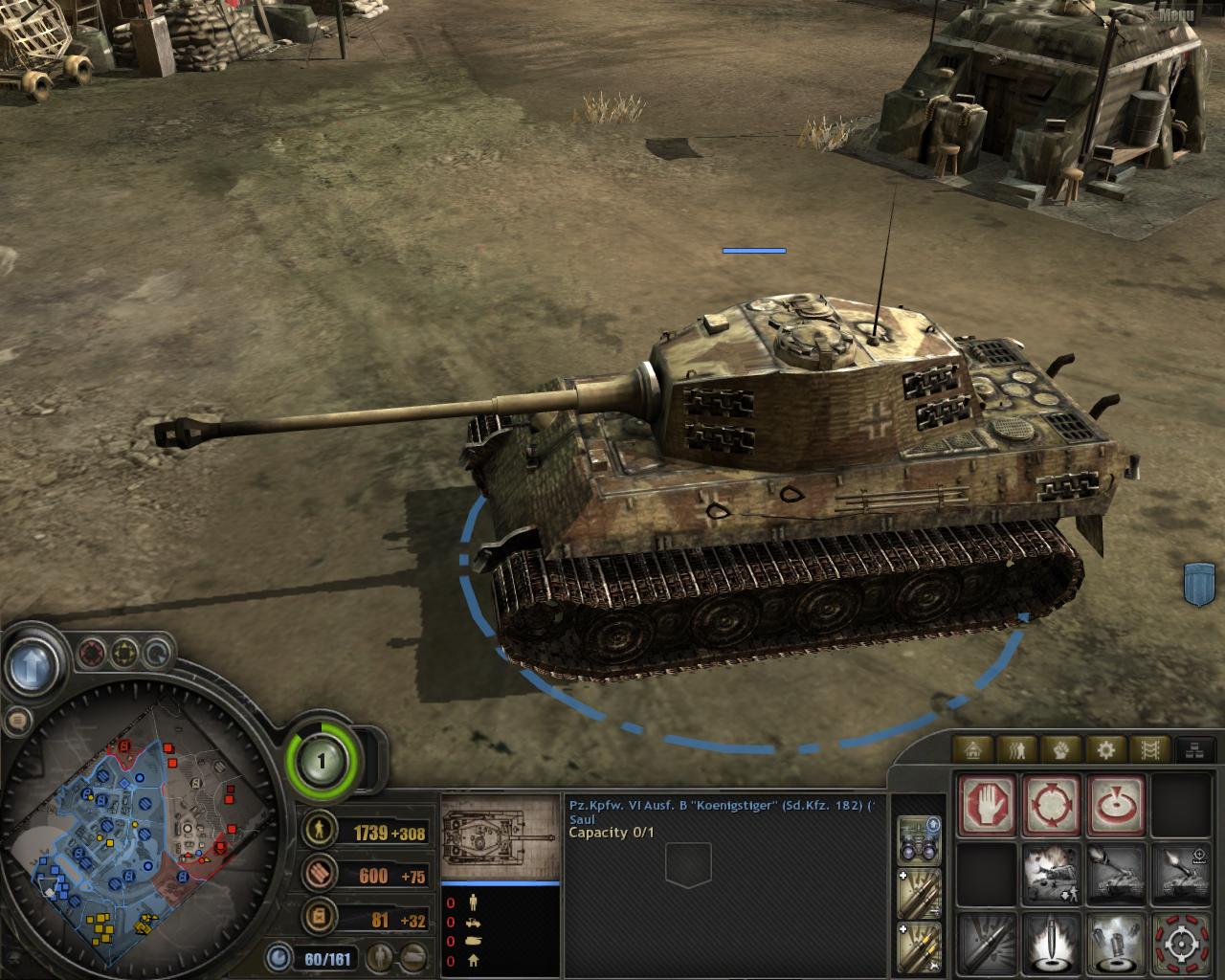Viewport: 1225px width, 980px height.
Task: Activate the red attack ground target command
Action: [1117, 805]
